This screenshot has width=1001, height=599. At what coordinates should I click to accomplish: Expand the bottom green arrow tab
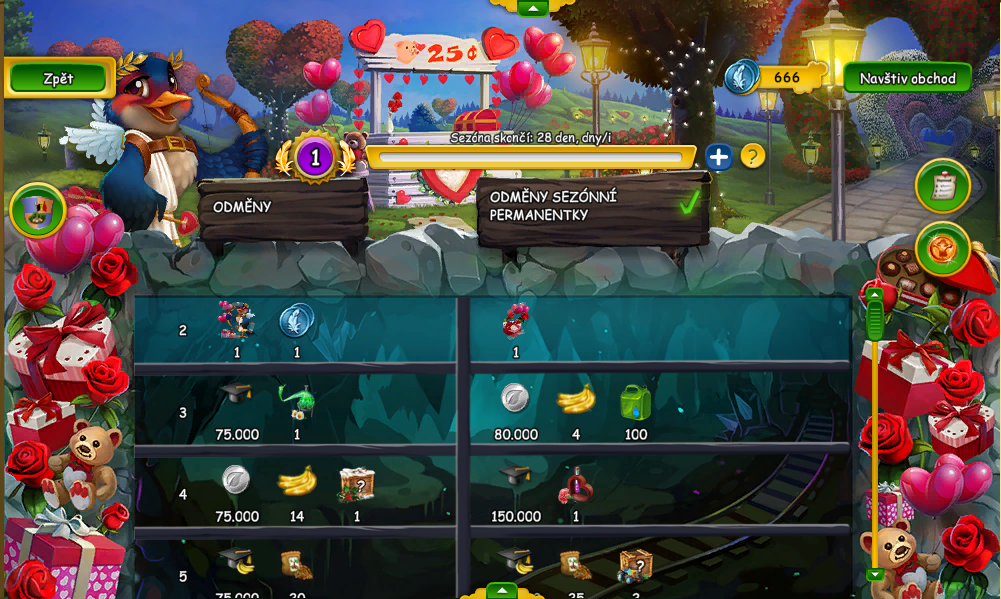point(501,590)
